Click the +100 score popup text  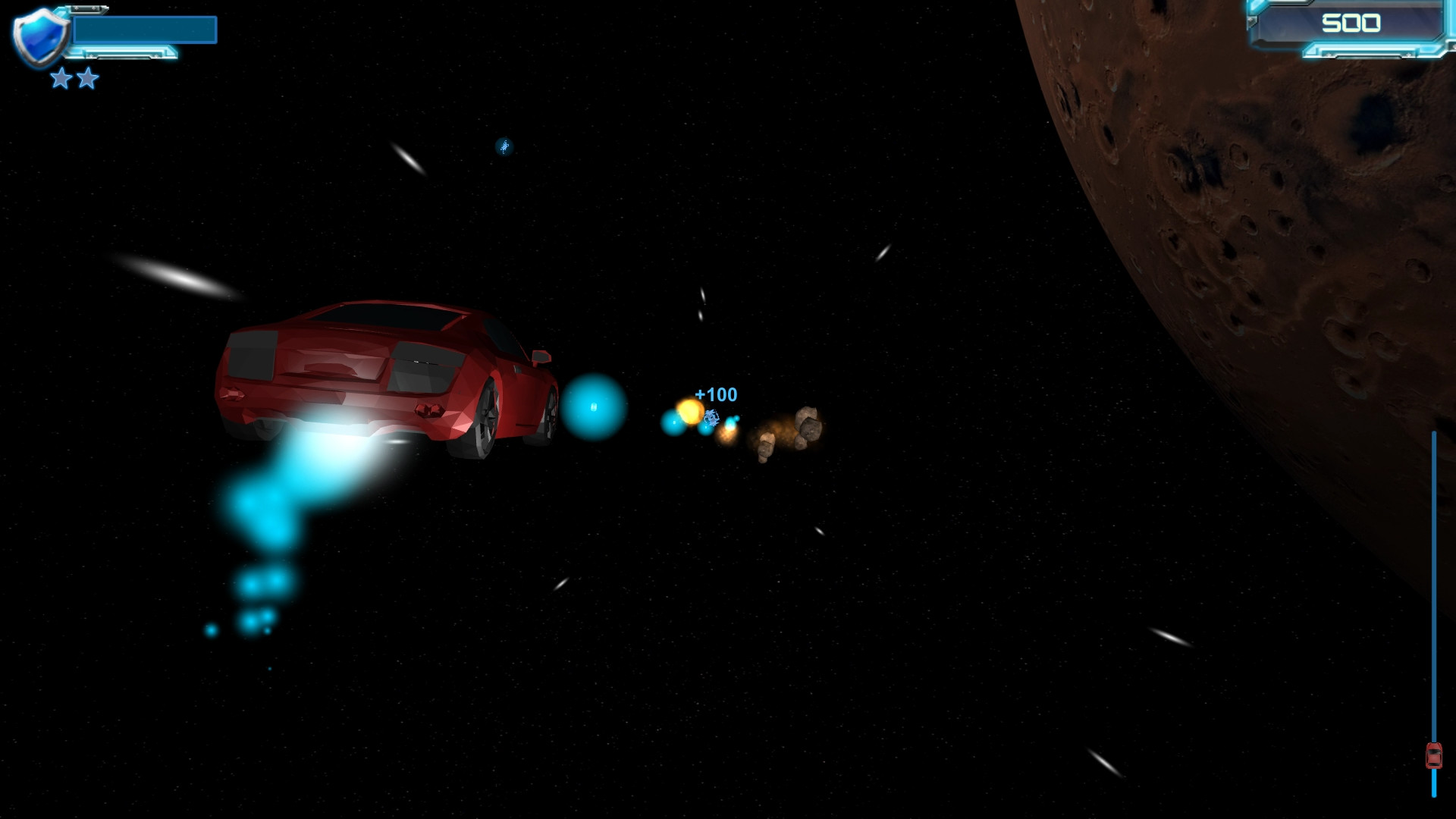coord(715,394)
